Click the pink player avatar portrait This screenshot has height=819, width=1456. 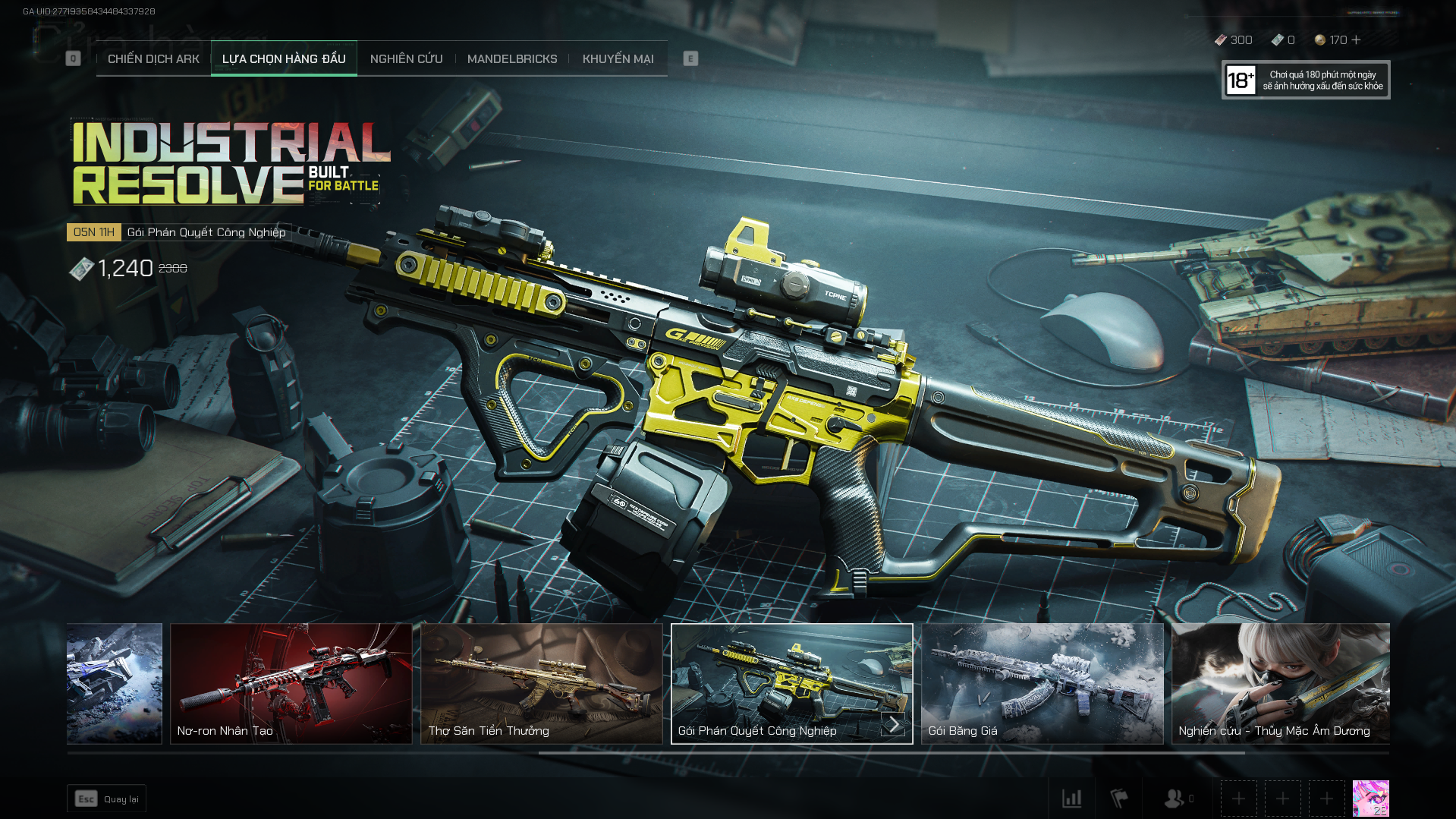[x=1370, y=799]
